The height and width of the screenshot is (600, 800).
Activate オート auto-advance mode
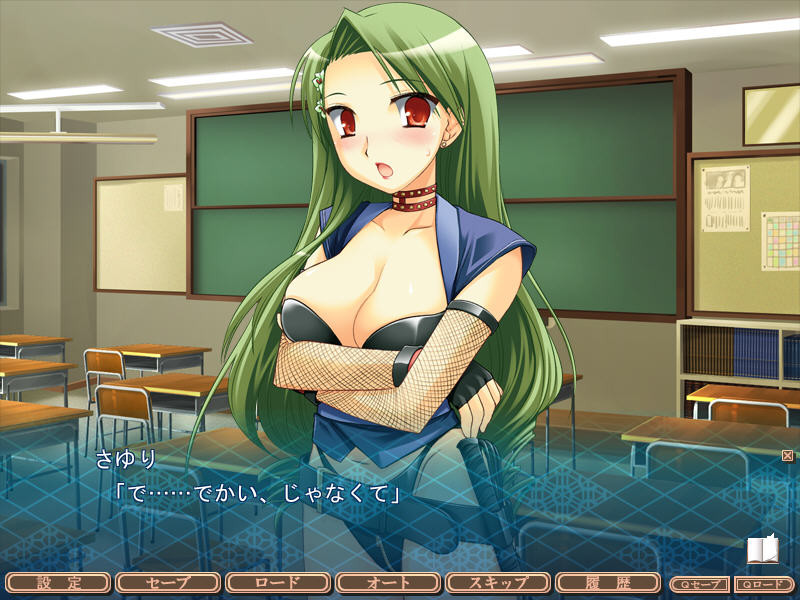coord(387,583)
